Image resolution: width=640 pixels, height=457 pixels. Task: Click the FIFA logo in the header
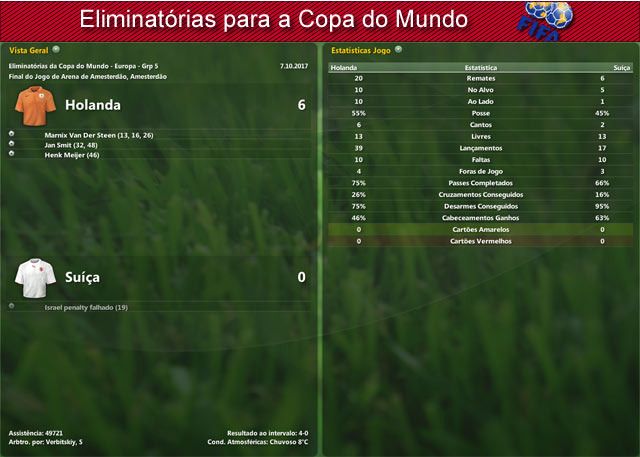tap(548, 19)
